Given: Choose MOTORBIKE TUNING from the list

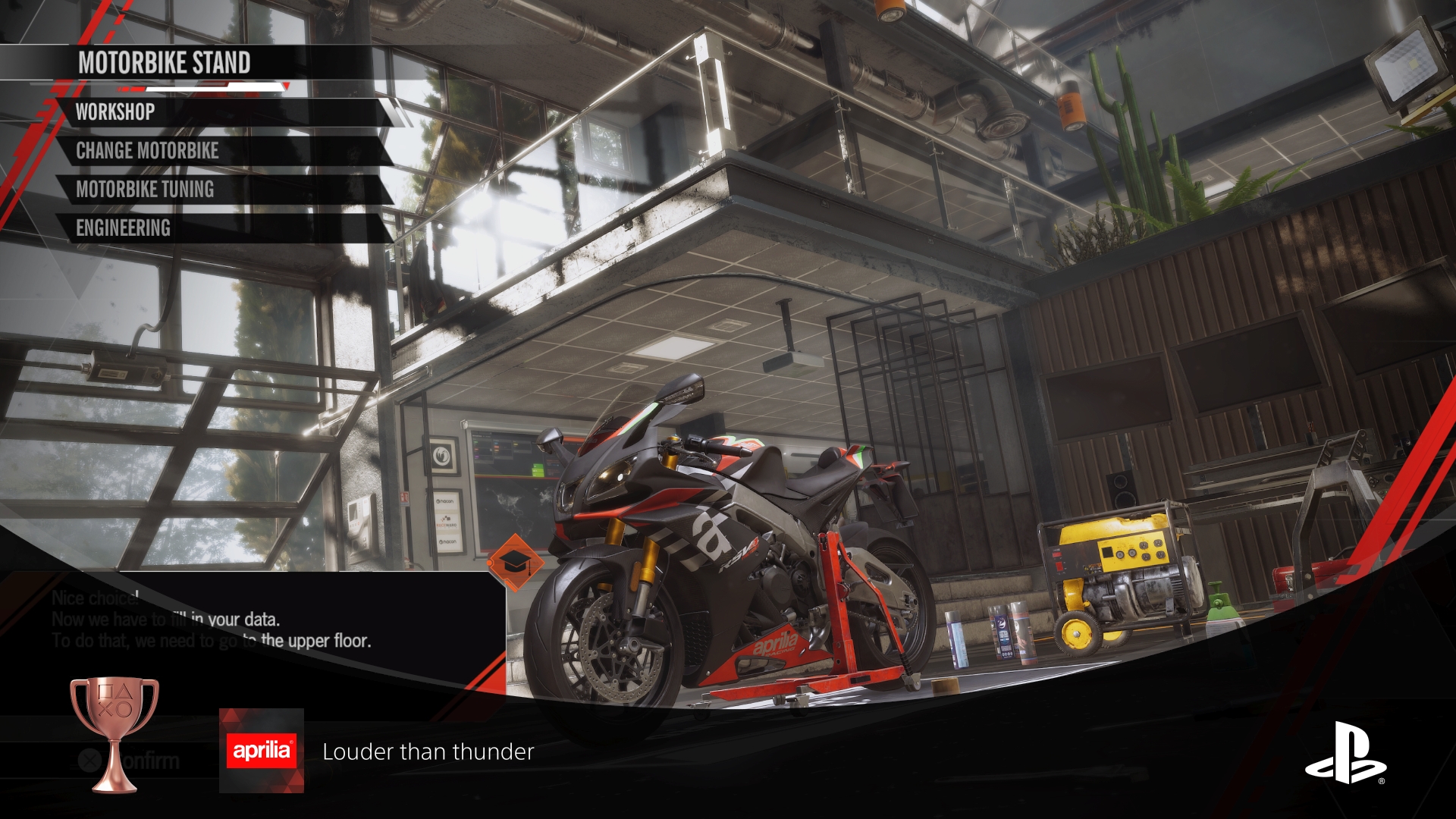Looking at the screenshot, I should click(x=143, y=190).
